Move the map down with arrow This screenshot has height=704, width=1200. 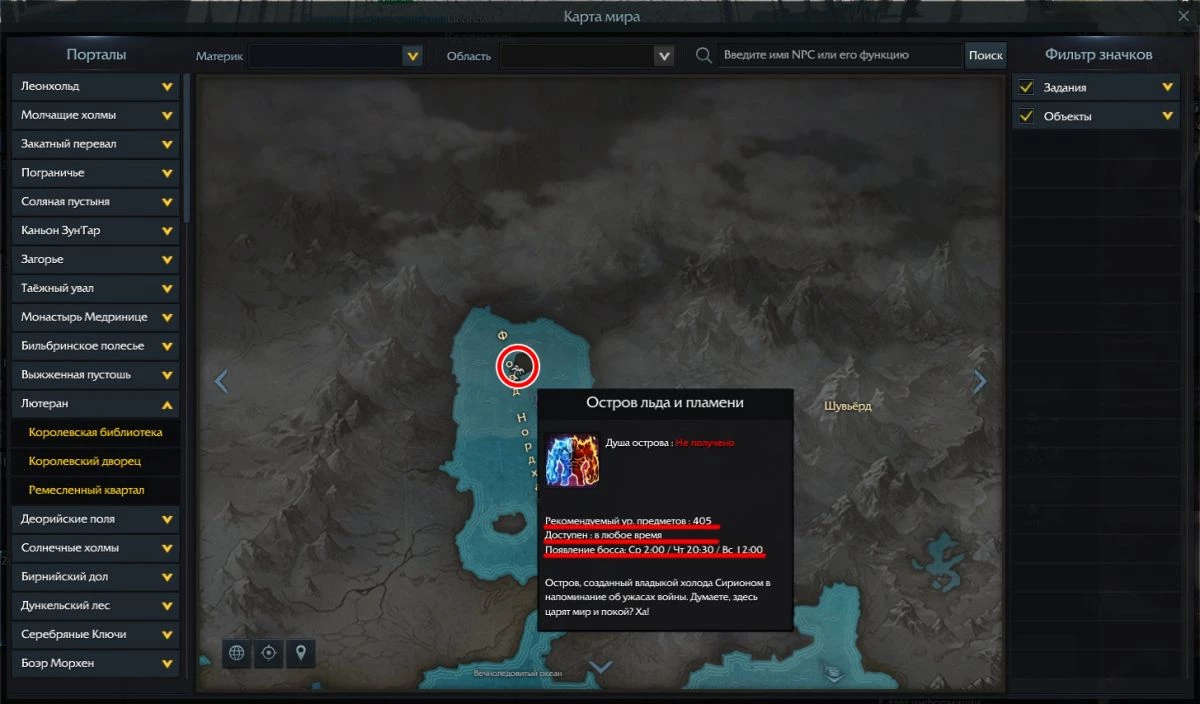[600, 667]
